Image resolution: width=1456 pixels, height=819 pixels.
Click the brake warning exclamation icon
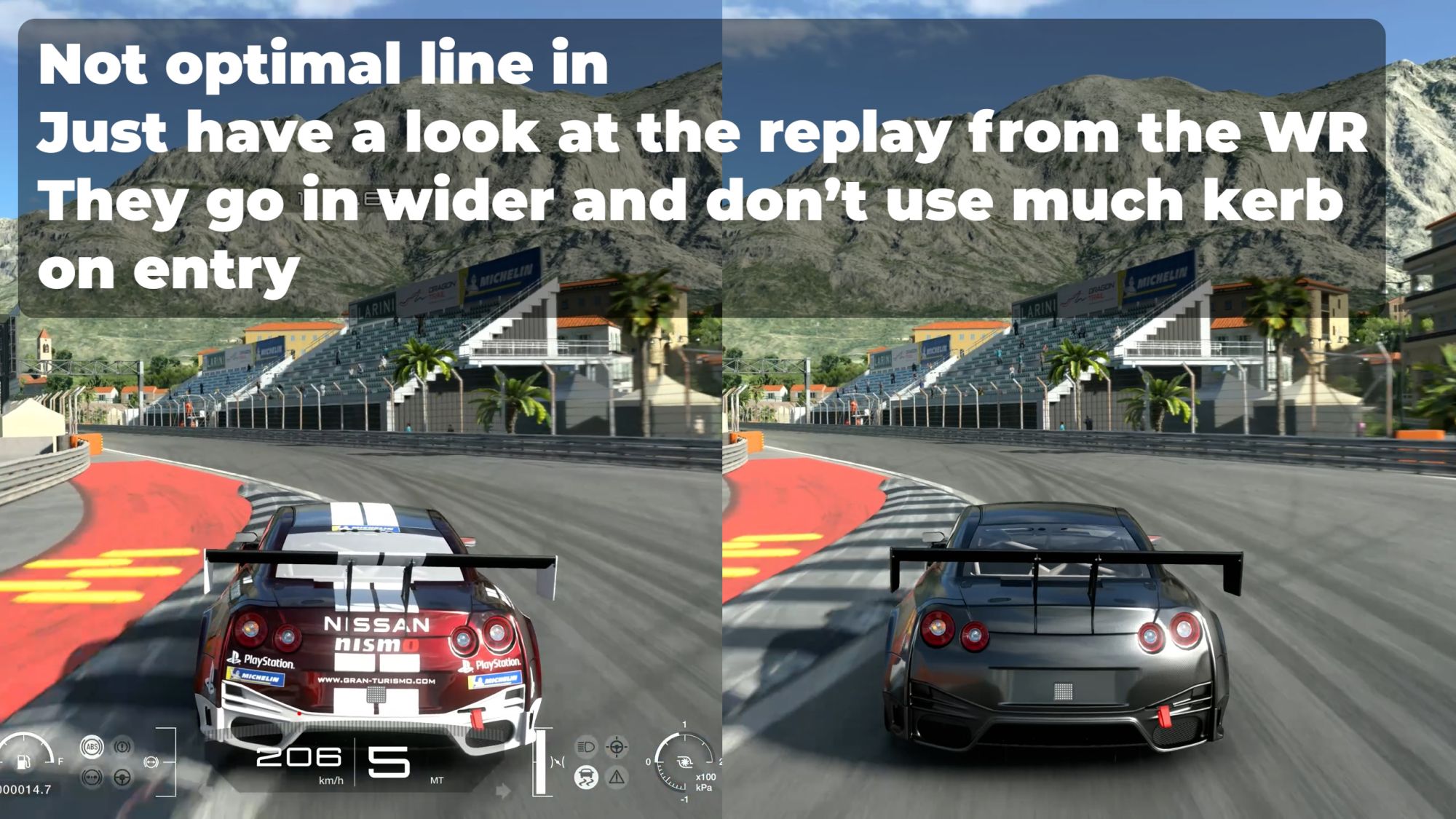click(122, 747)
